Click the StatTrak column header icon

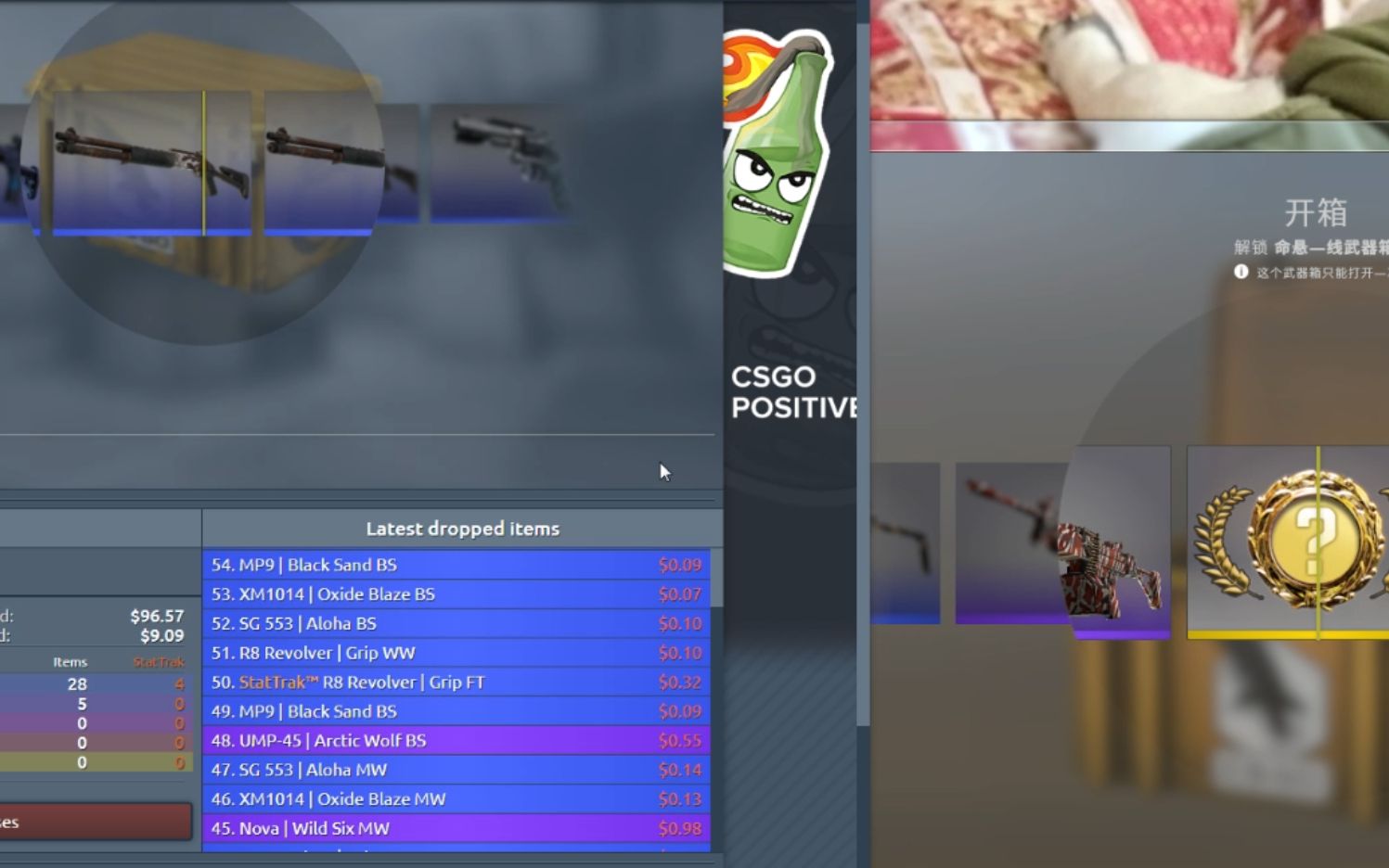tap(160, 662)
